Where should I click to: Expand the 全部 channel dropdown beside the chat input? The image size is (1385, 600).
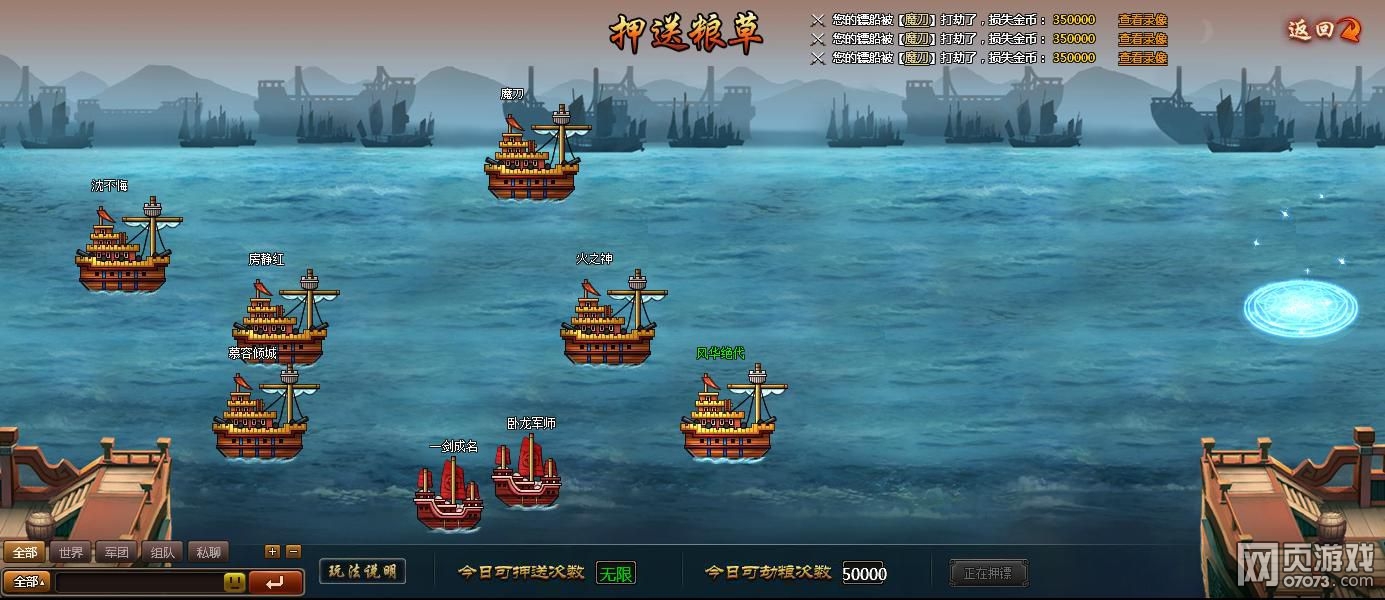click(x=27, y=582)
